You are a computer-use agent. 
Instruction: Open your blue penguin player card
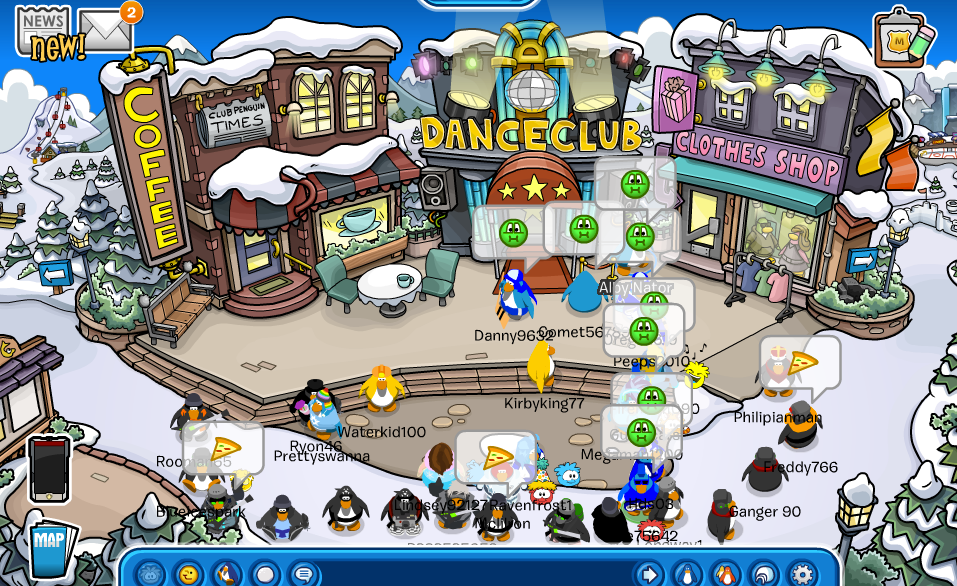coord(688,574)
